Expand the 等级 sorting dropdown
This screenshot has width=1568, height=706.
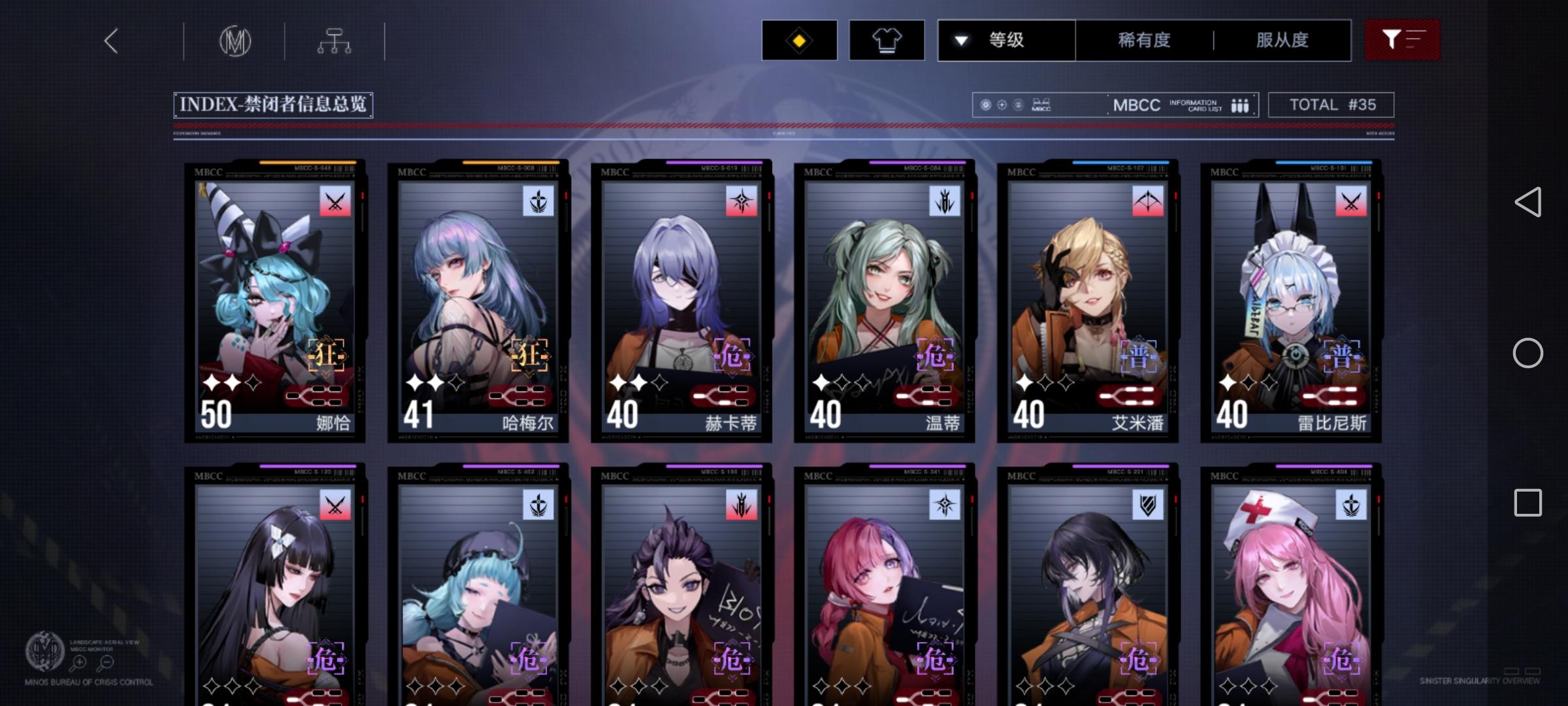(1006, 40)
